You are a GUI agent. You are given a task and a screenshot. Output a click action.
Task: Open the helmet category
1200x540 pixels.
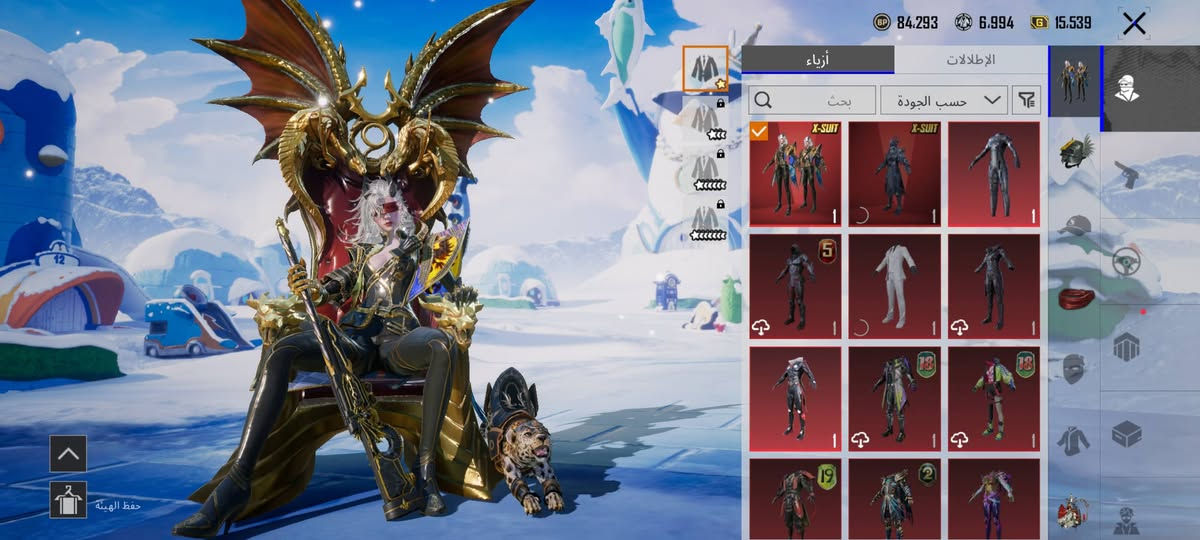1074,156
